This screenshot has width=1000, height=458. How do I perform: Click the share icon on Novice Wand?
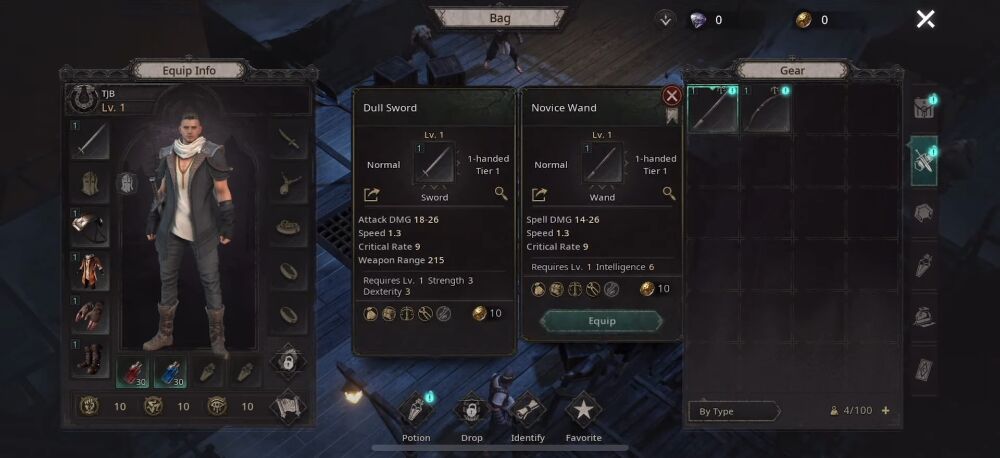click(539, 195)
